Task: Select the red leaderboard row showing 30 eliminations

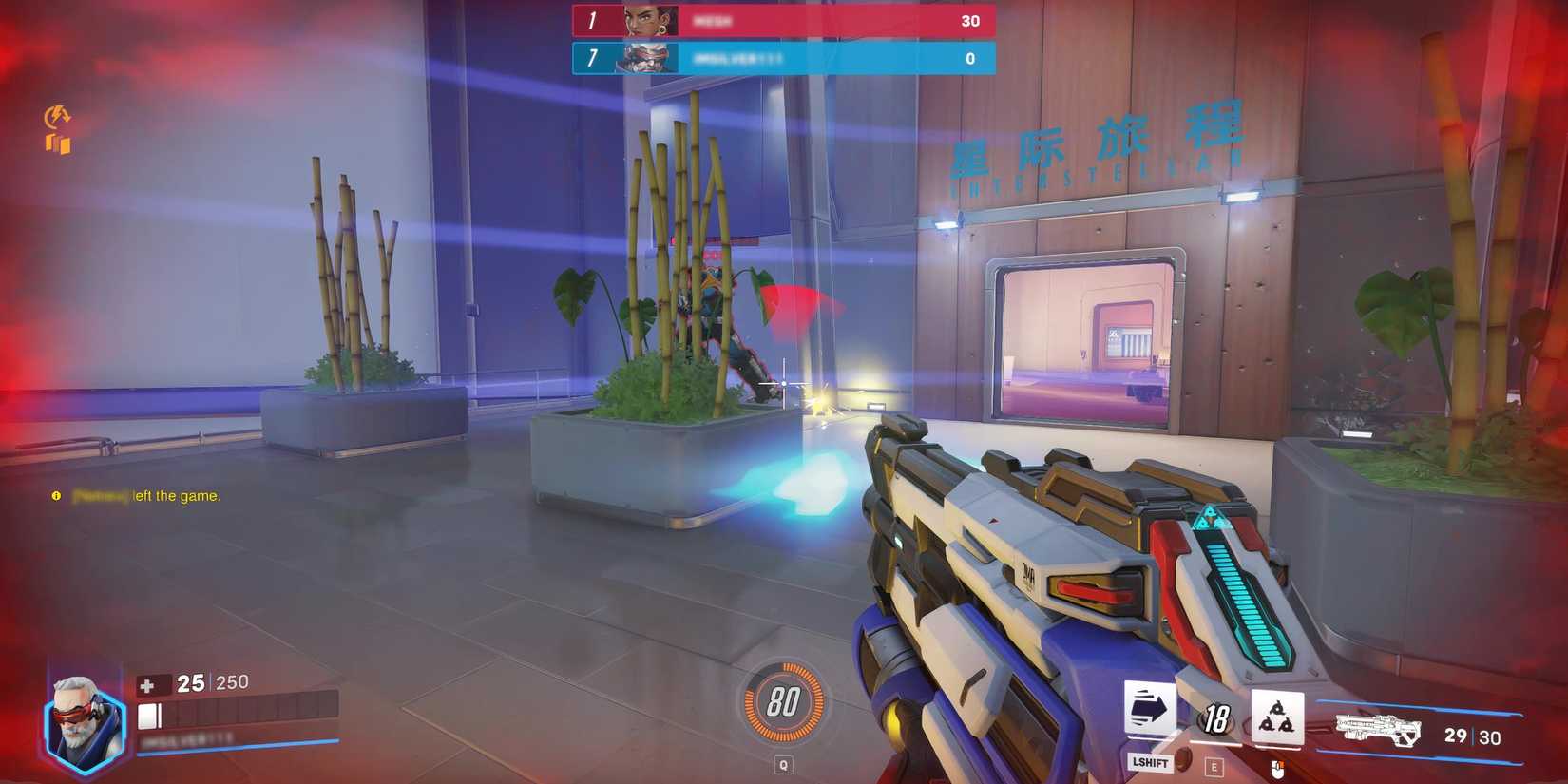Action: pos(779,20)
